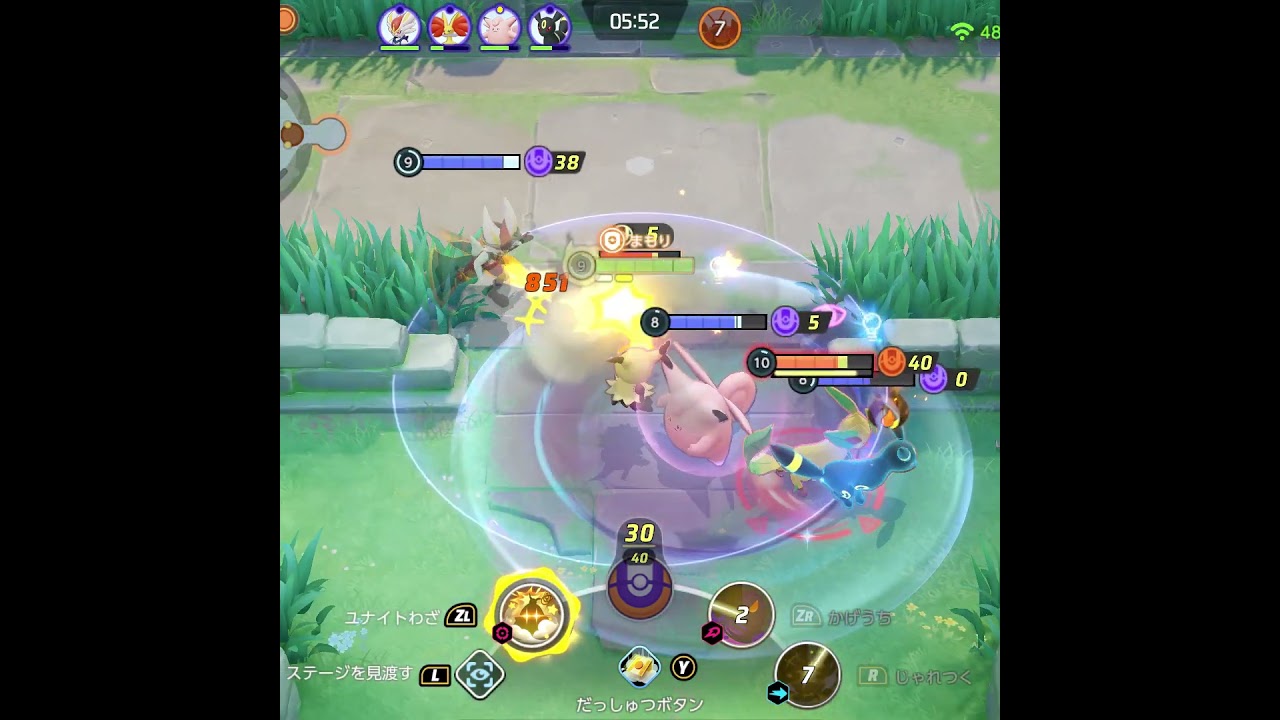Use the Shadow Sneak move icon
The width and height of the screenshot is (1280, 720).
741,614
